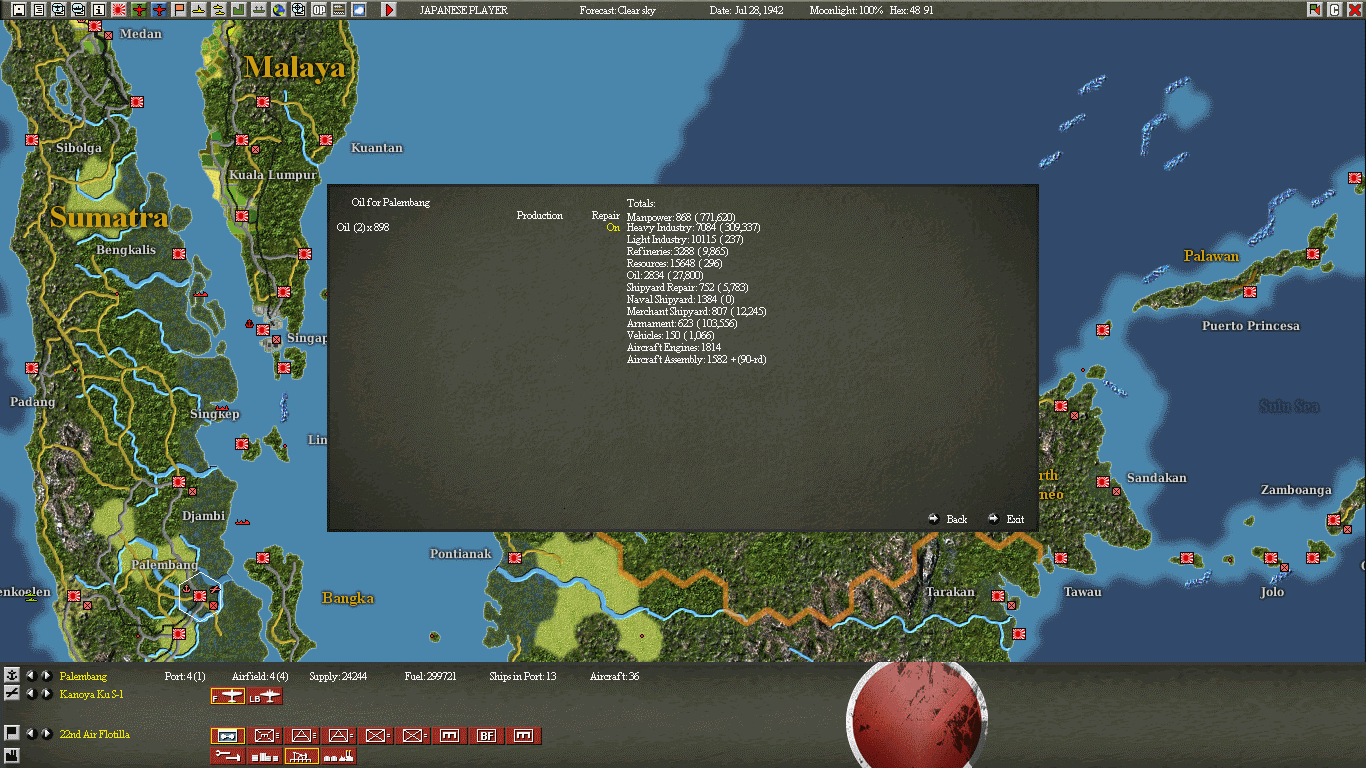Toggle the industry icon bottom-left panel
Viewport: 1366px width, 768px height.
pos(11,756)
